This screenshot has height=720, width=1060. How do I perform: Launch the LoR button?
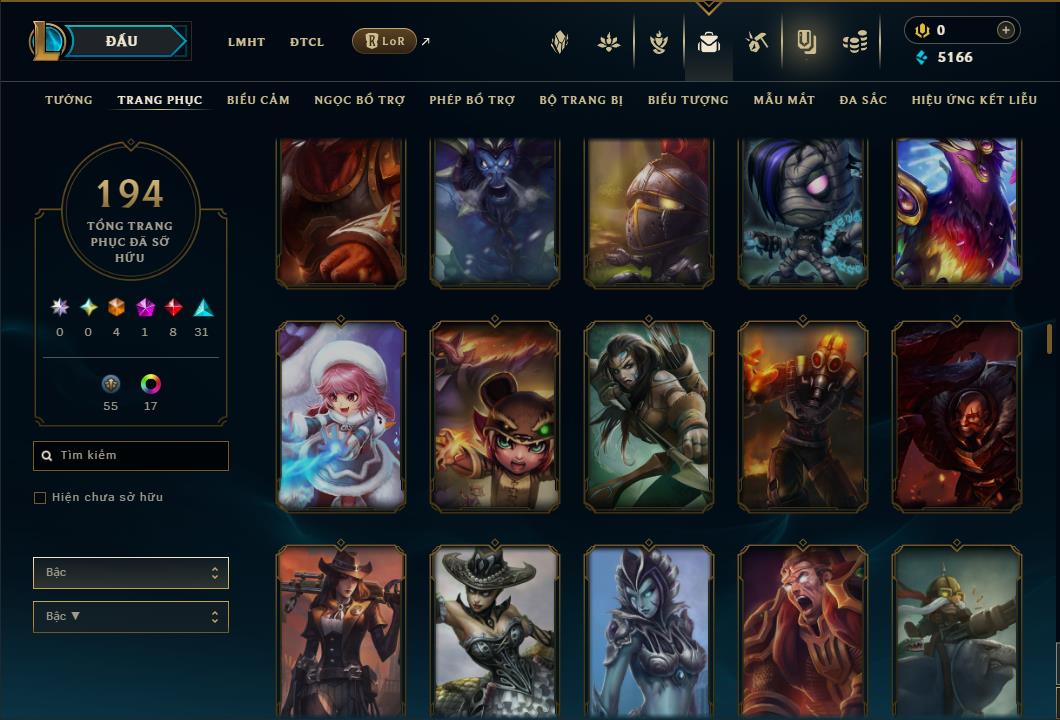[384, 41]
